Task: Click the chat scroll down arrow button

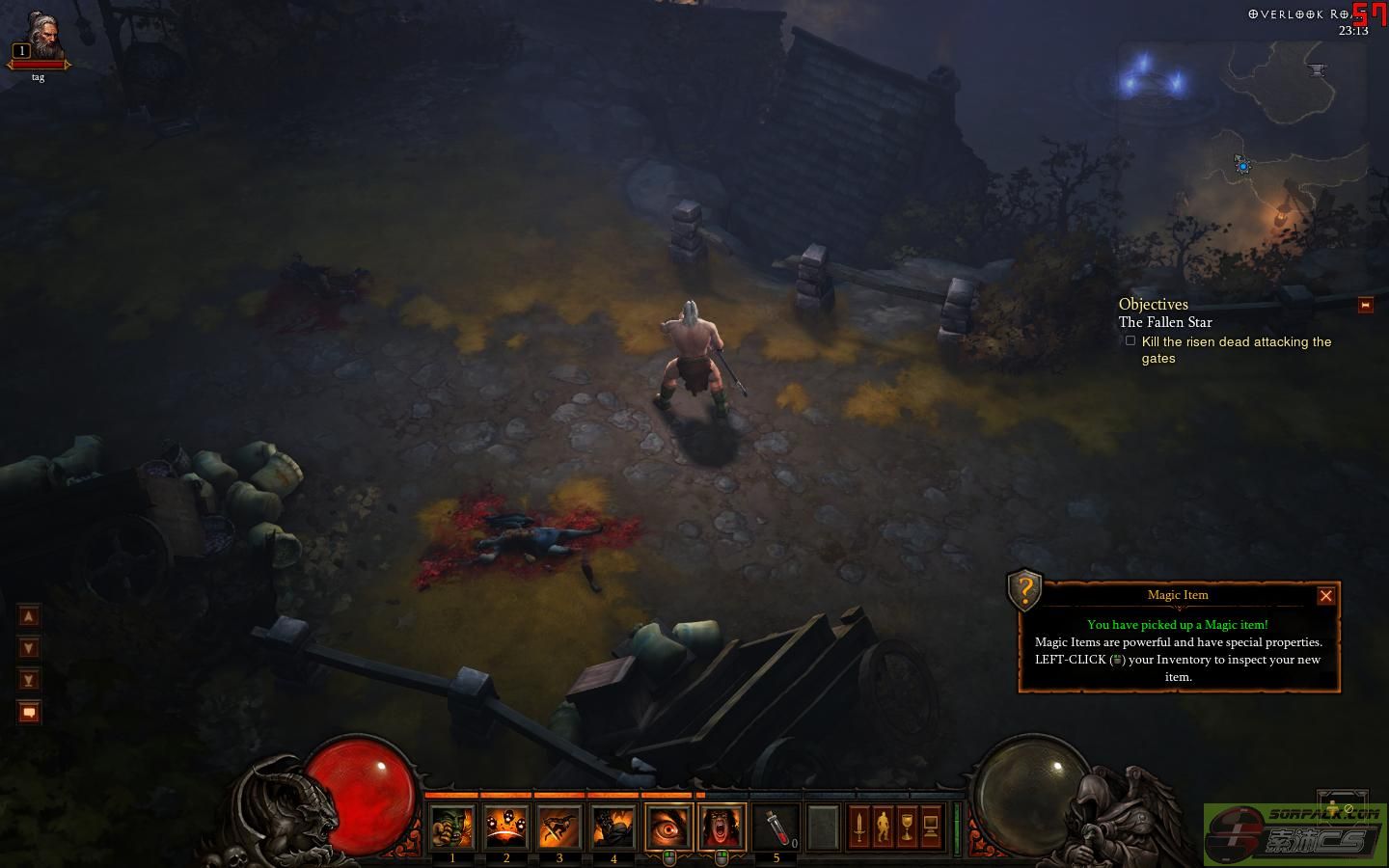Action: (29, 648)
